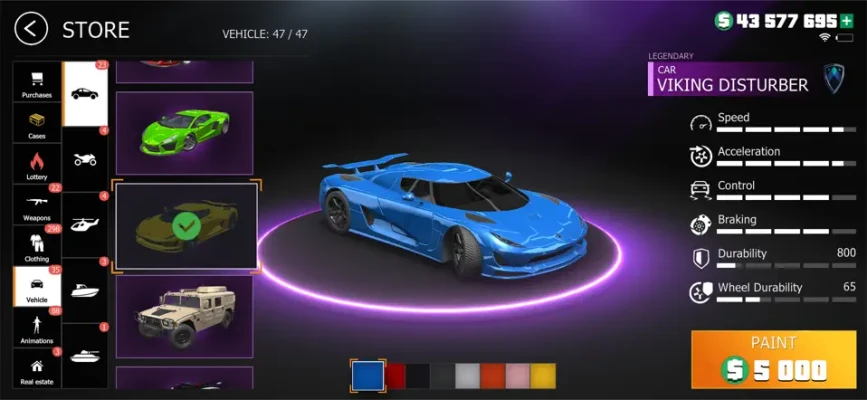Choose the motorcycle vehicle subcategory

(x=84, y=159)
